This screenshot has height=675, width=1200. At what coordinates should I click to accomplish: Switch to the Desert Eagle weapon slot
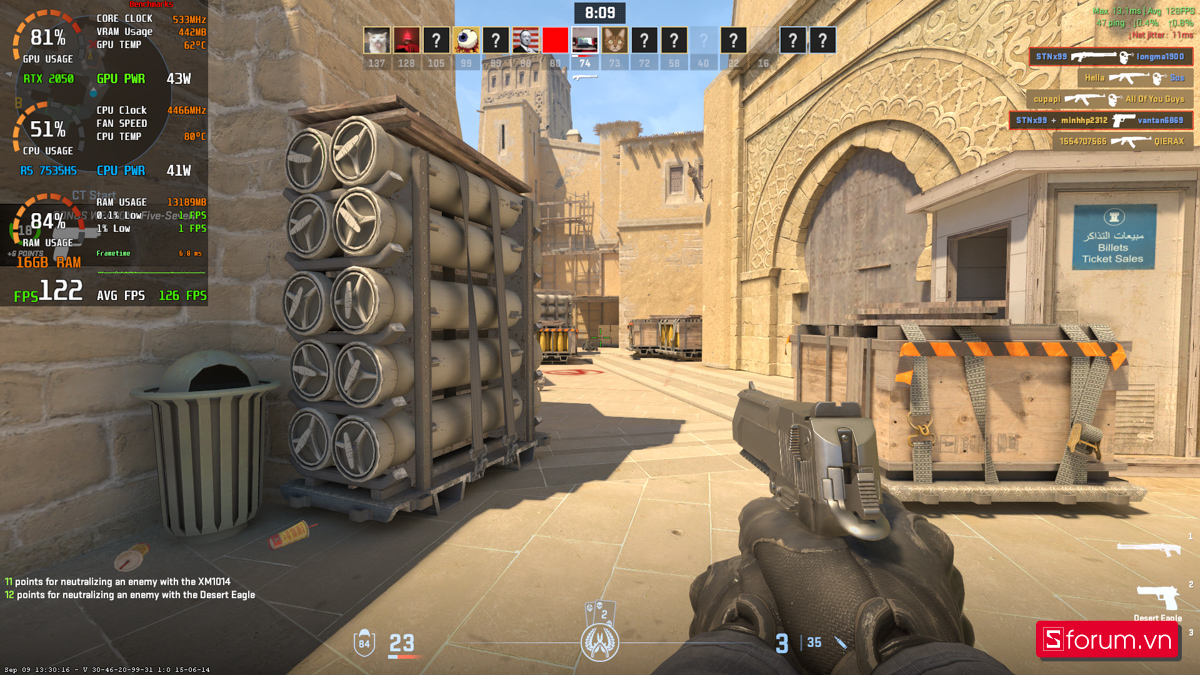click(1157, 600)
